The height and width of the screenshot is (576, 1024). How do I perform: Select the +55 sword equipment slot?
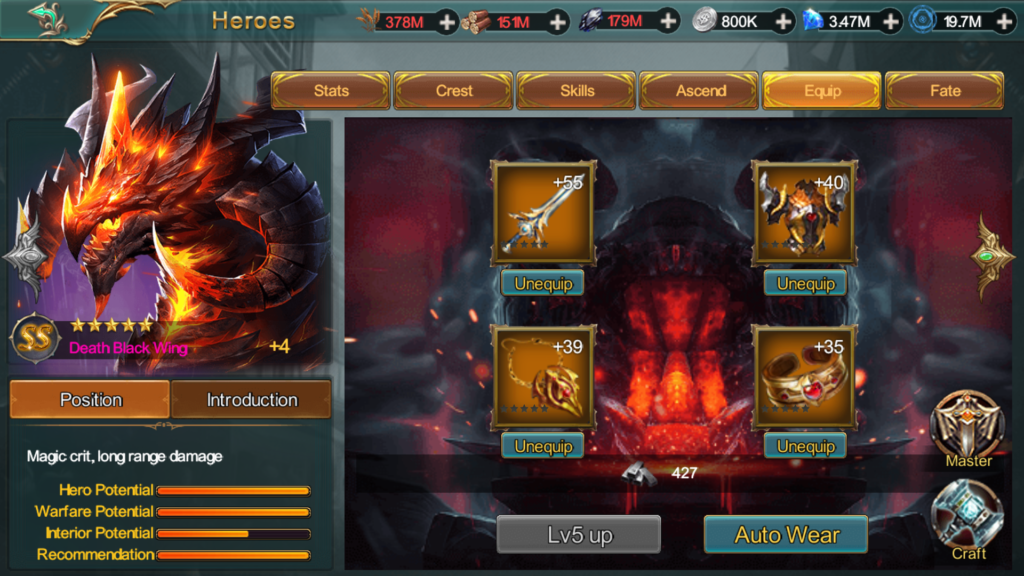(x=543, y=214)
